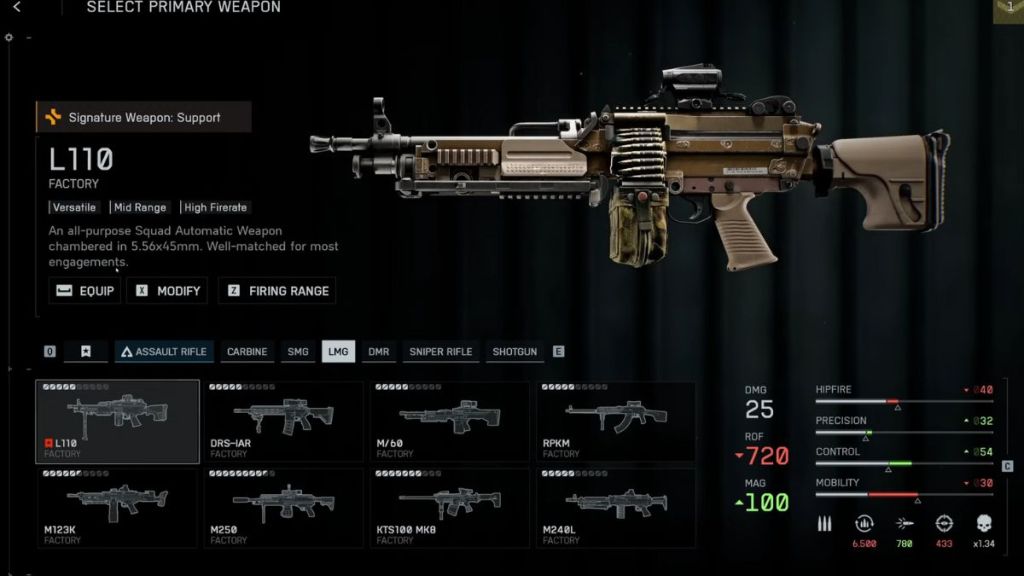Choose the Sniper Rifle tab
This screenshot has width=1024, height=576.
click(440, 352)
